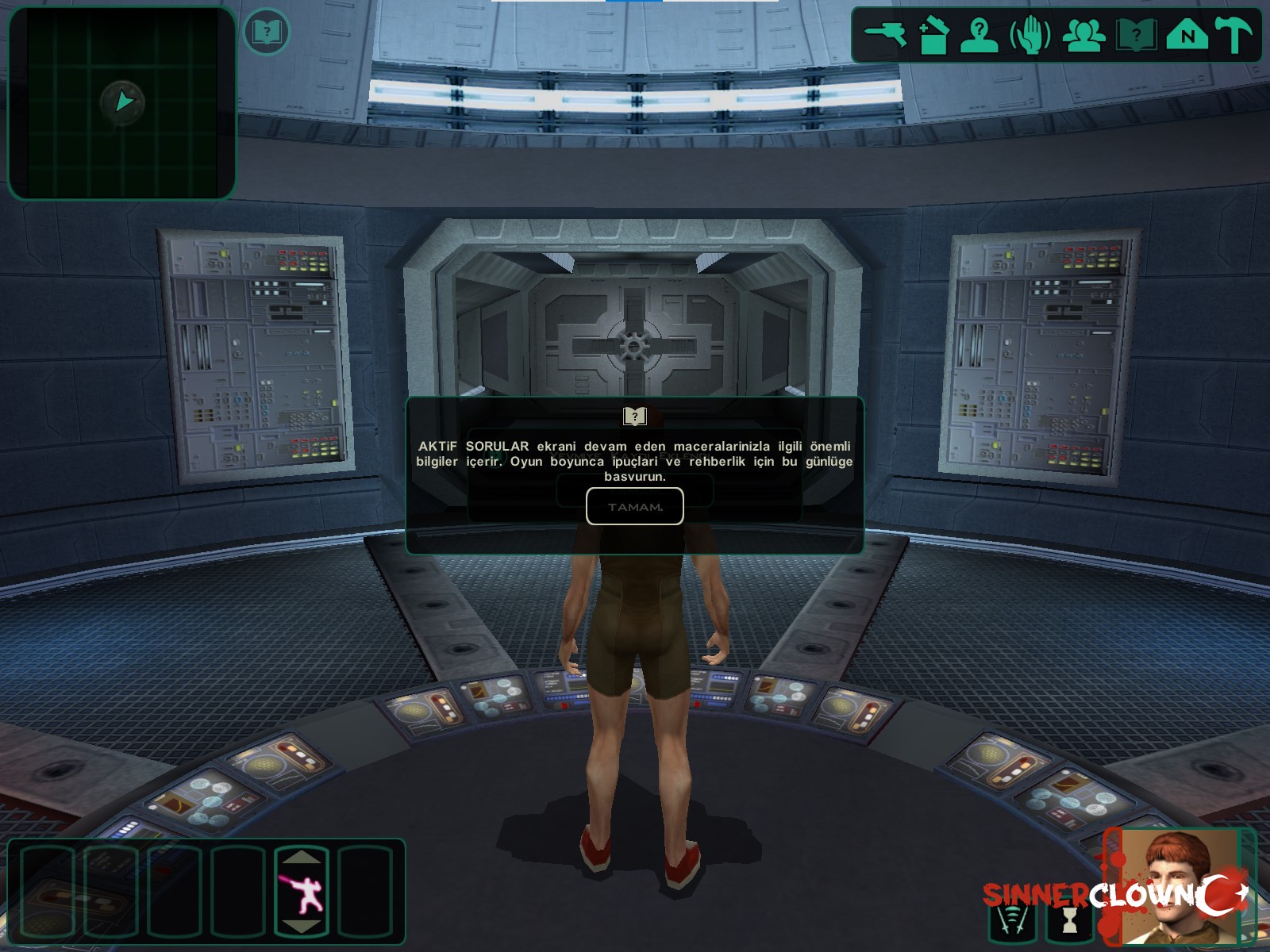1270x952 pixels.
Task: Confirm the tutorial with the TAMAM button
Action: [634, 506]
